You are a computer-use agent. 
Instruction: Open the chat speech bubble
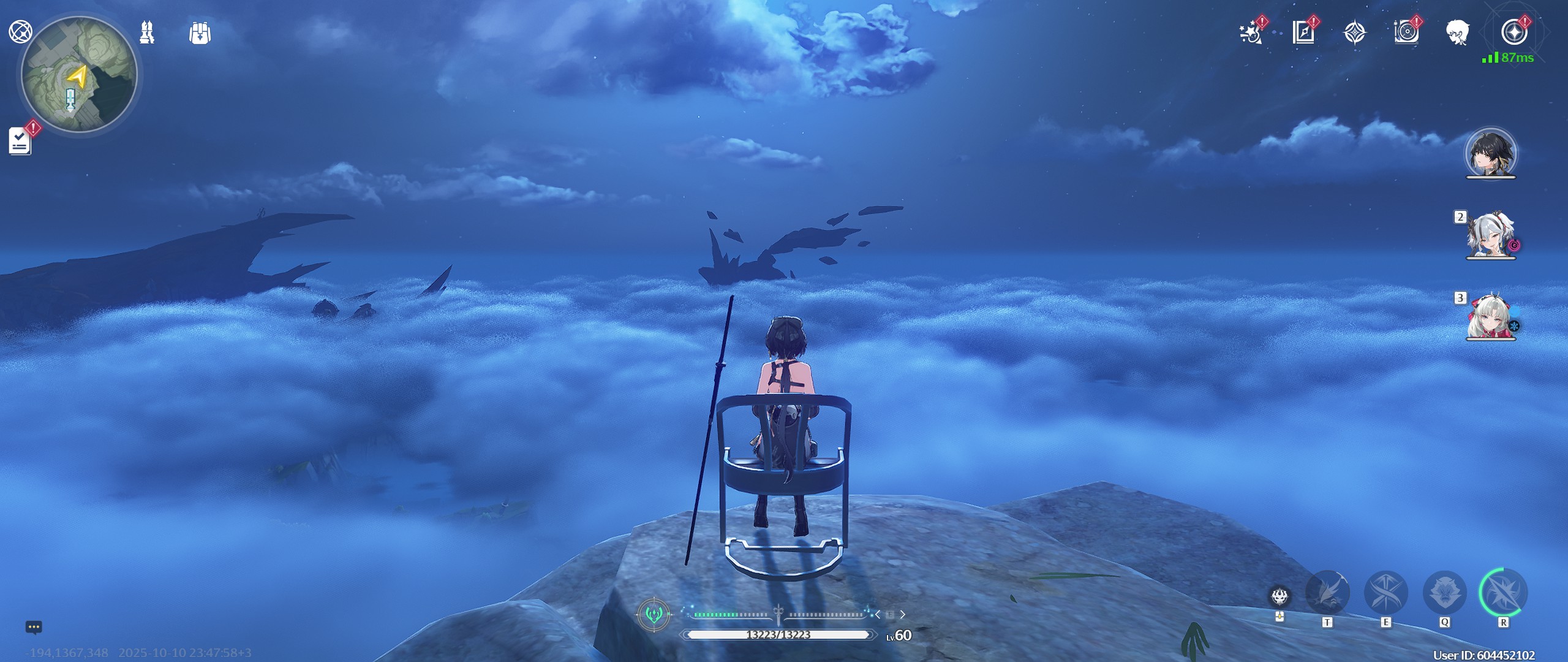click(34, 627)
